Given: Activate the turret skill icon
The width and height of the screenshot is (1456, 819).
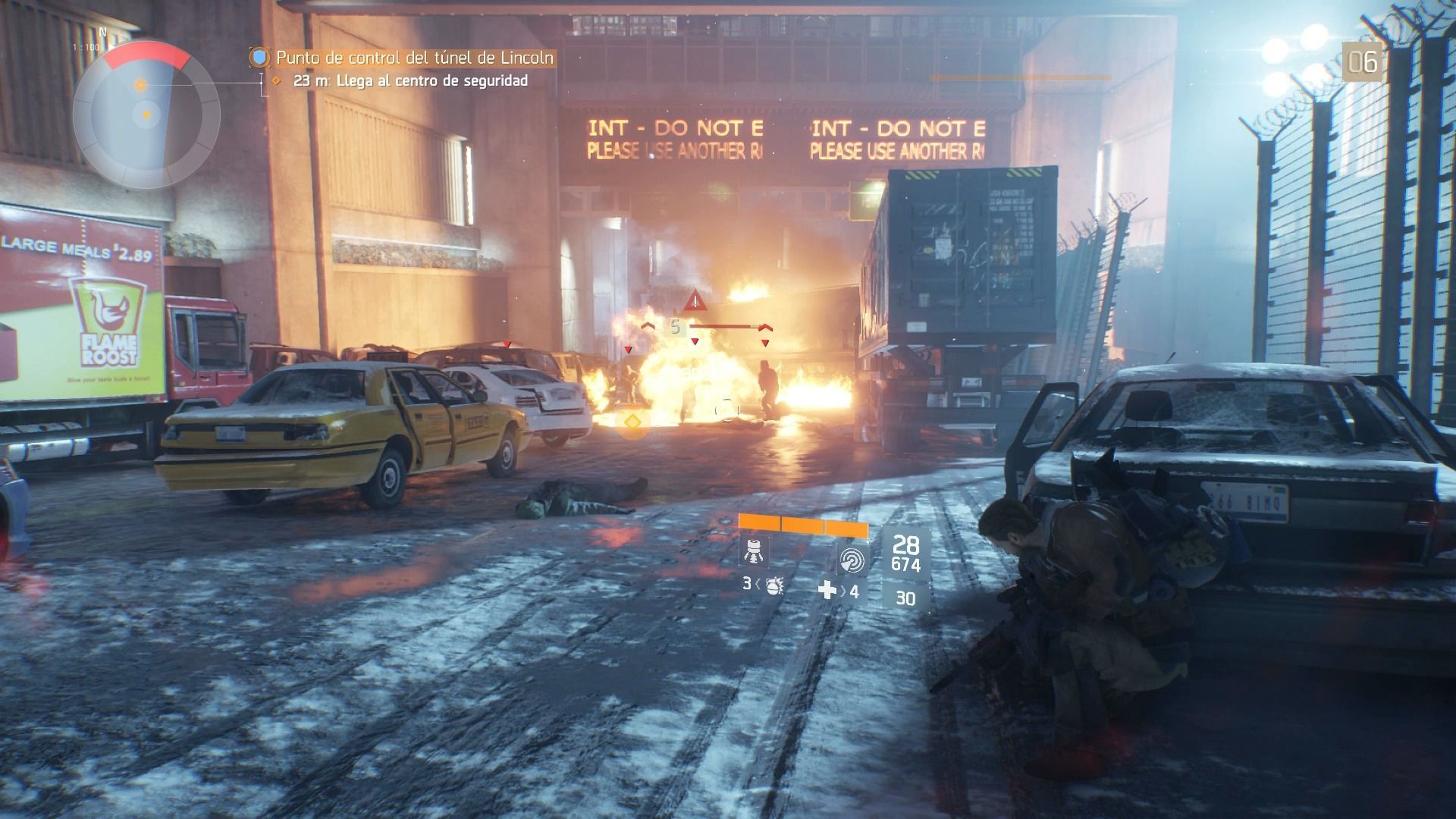Looking at the screenshot, I should point(754,550).
